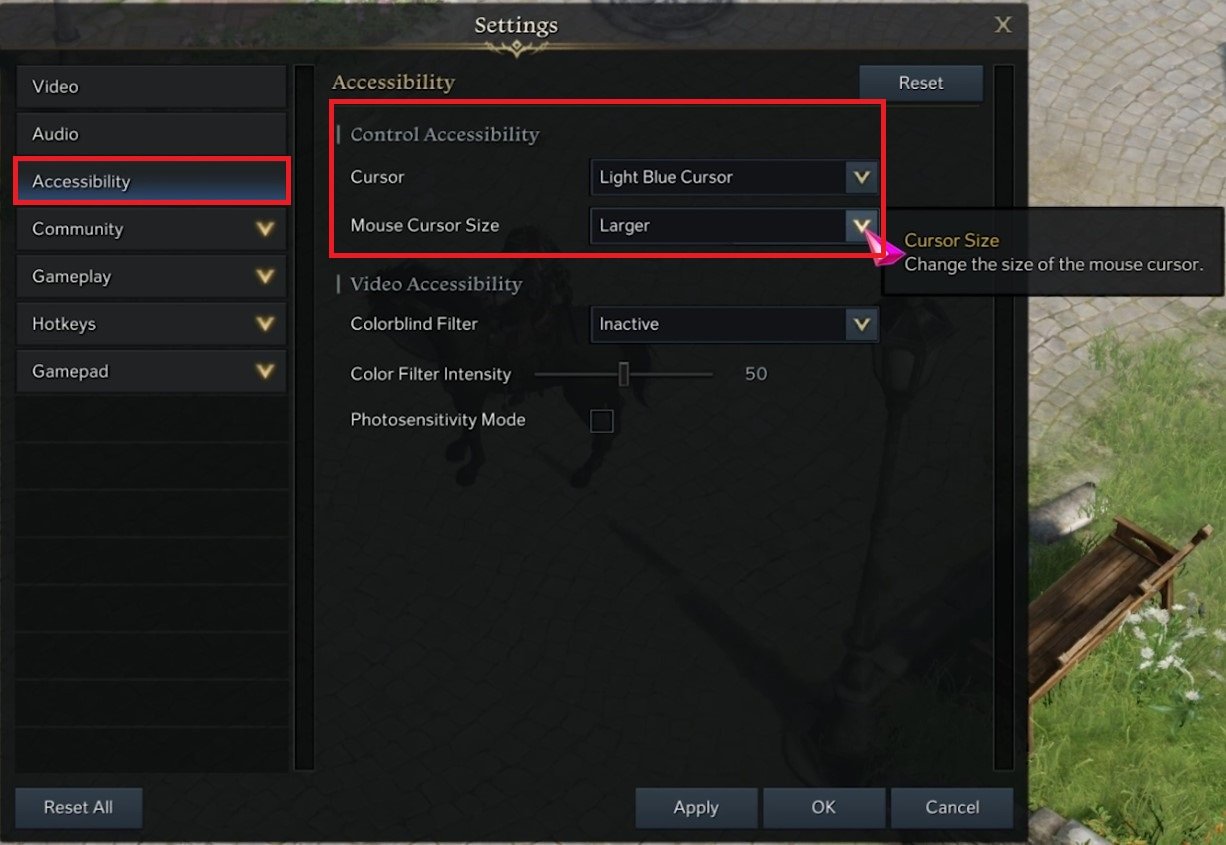Switch to the Audio settings section
Viewport: 1226px width, 845px height.
coord(150,134)
